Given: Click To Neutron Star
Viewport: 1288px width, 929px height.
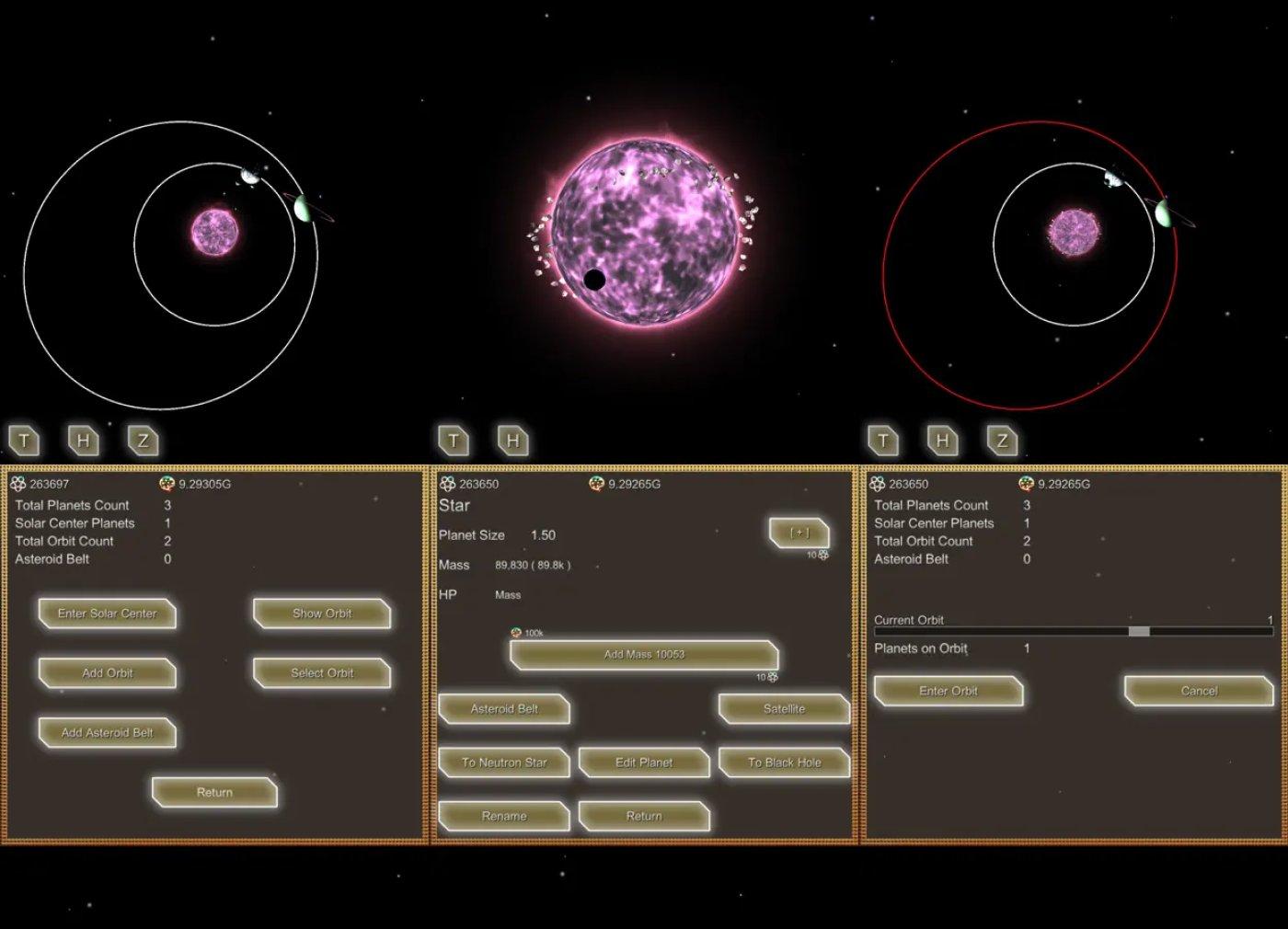Looking at the screenshot, I should click(x=504, y=763).
